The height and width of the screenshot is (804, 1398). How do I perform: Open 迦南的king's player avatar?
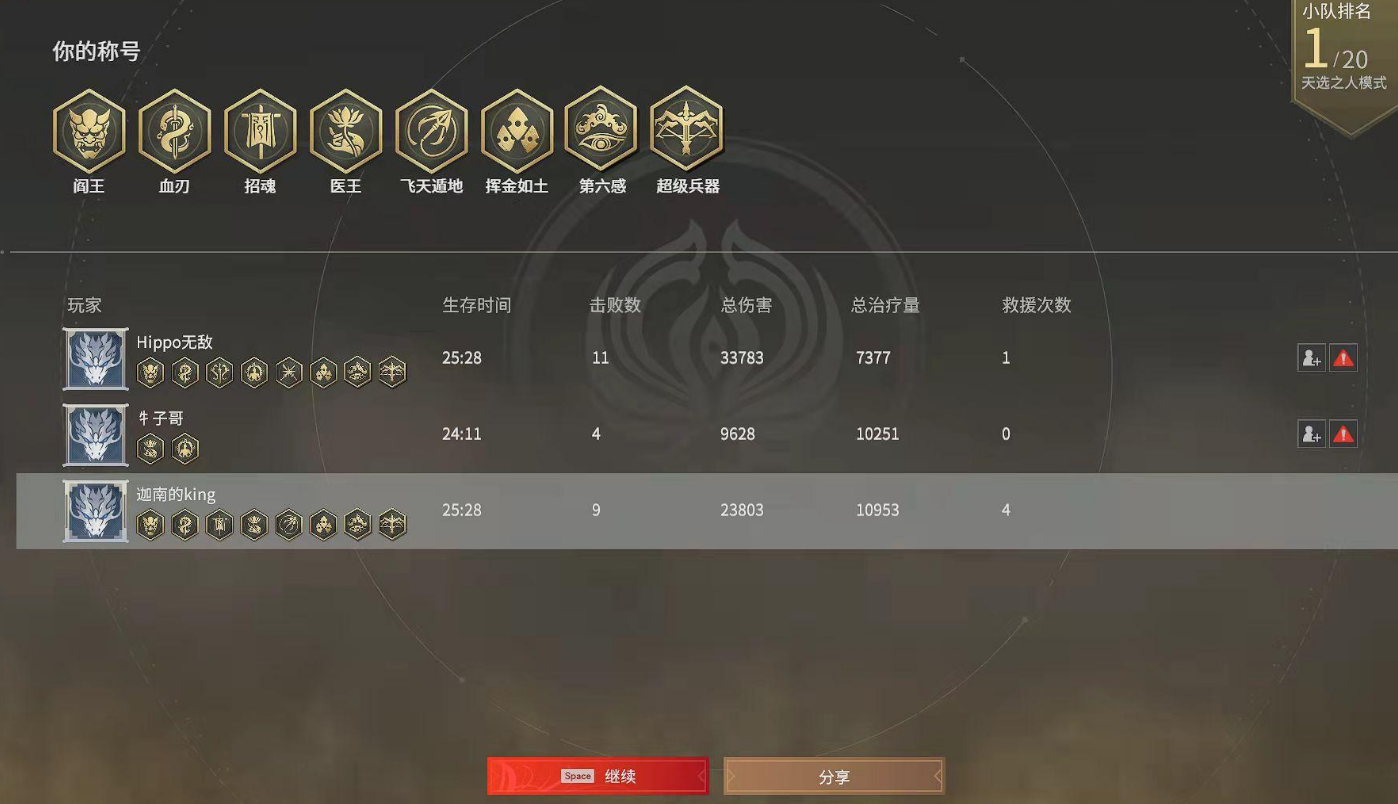pyautogui.click(x=95, y=511)
